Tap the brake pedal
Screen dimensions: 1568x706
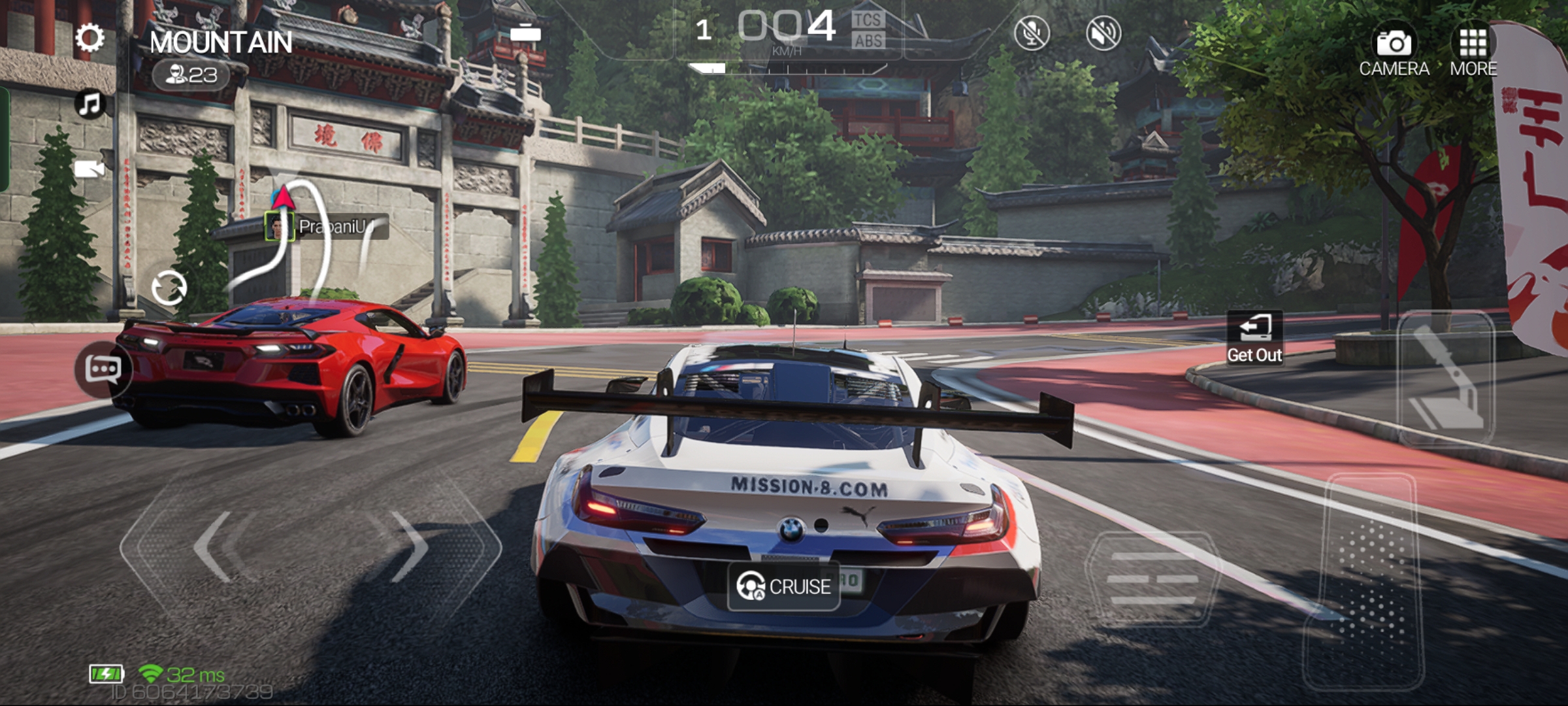[x=1153, y=579]
